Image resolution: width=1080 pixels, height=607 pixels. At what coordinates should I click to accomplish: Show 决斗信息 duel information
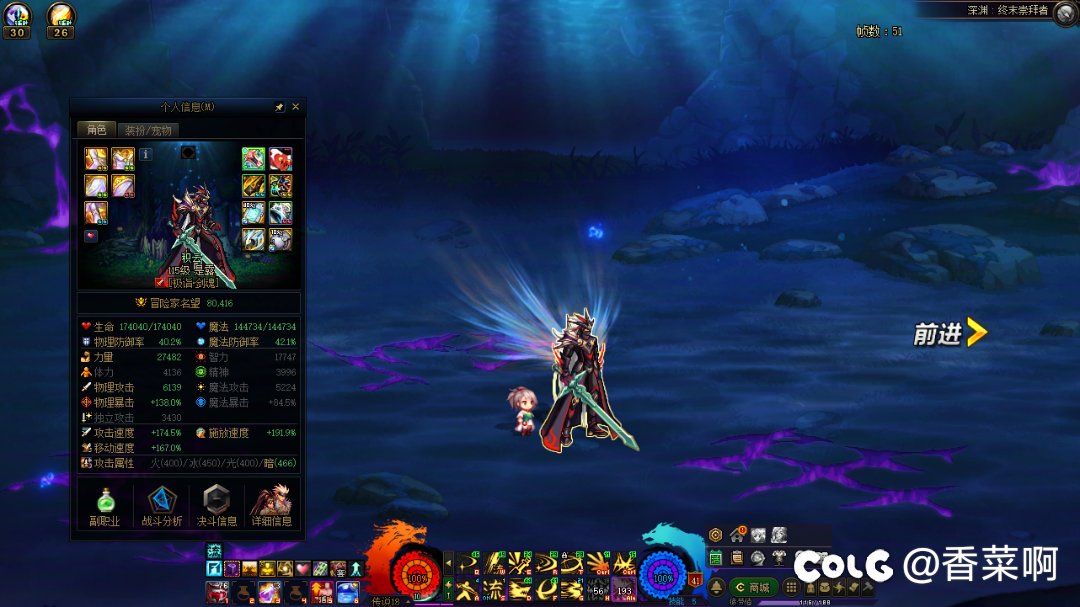pyautogui.click(x=216, y=506)
